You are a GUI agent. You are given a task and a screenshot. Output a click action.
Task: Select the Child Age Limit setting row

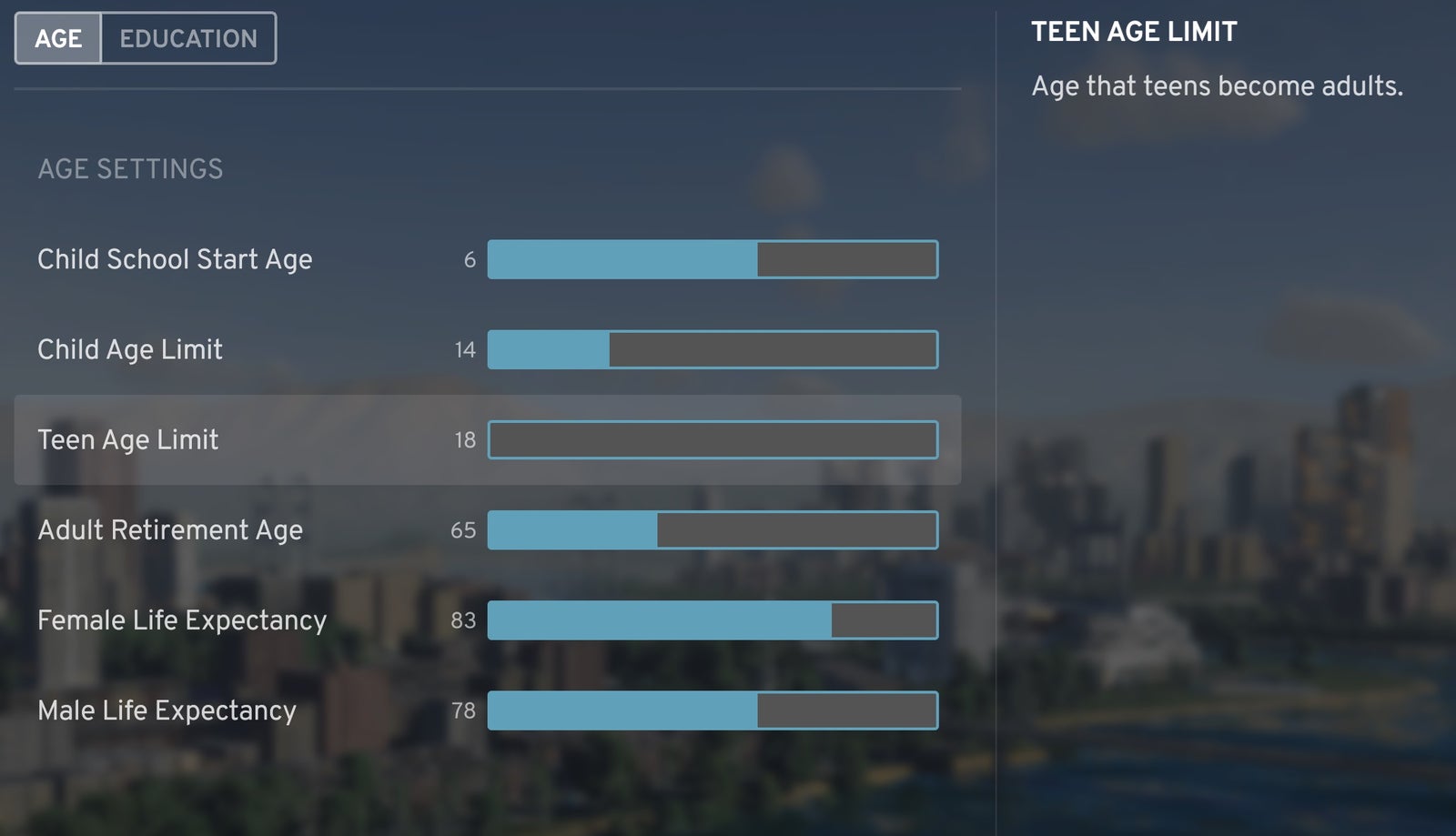click(129, 349)
